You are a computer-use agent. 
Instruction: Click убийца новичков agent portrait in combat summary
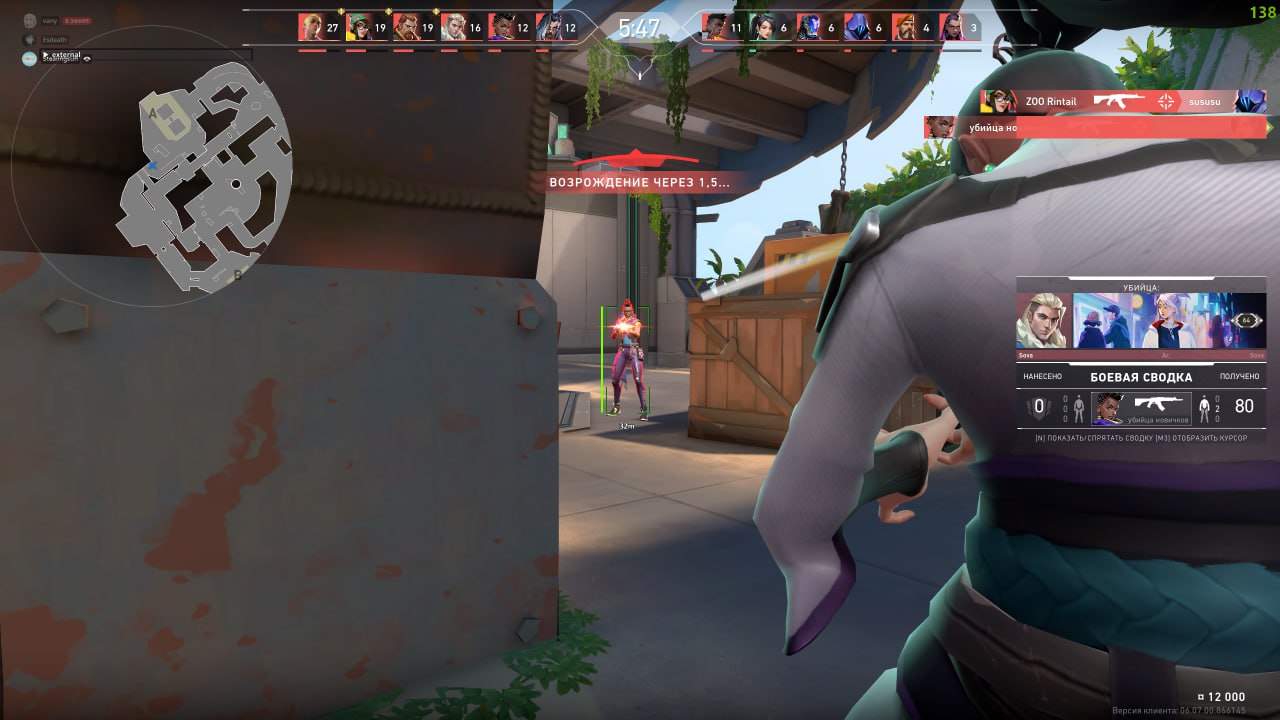coord(1108,409)
